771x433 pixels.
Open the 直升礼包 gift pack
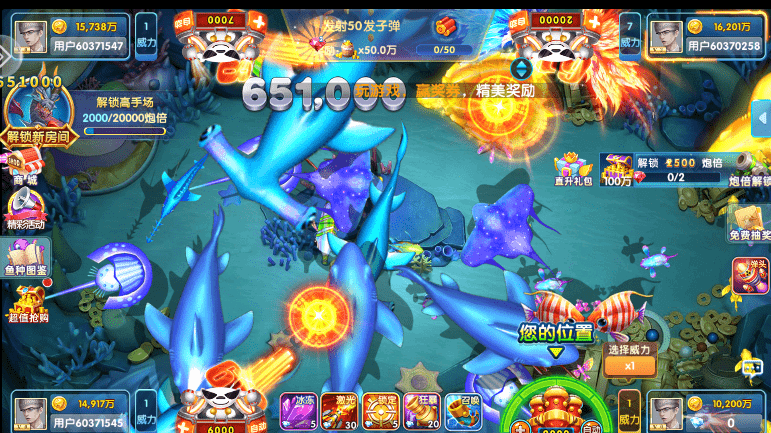tap(573, 169)
